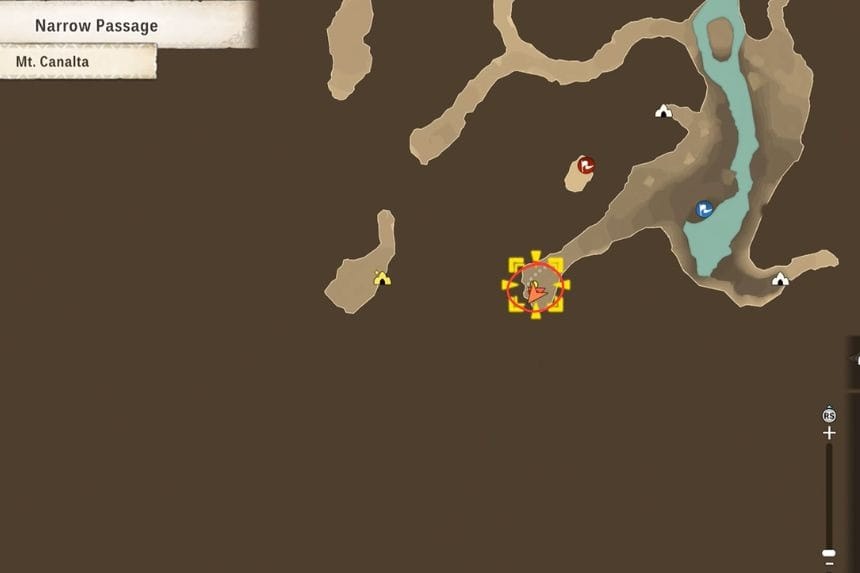The width and height of the screenshot is (860, 573).
Task: Zoom in with the map's plus button
Action: click(828, 433)
